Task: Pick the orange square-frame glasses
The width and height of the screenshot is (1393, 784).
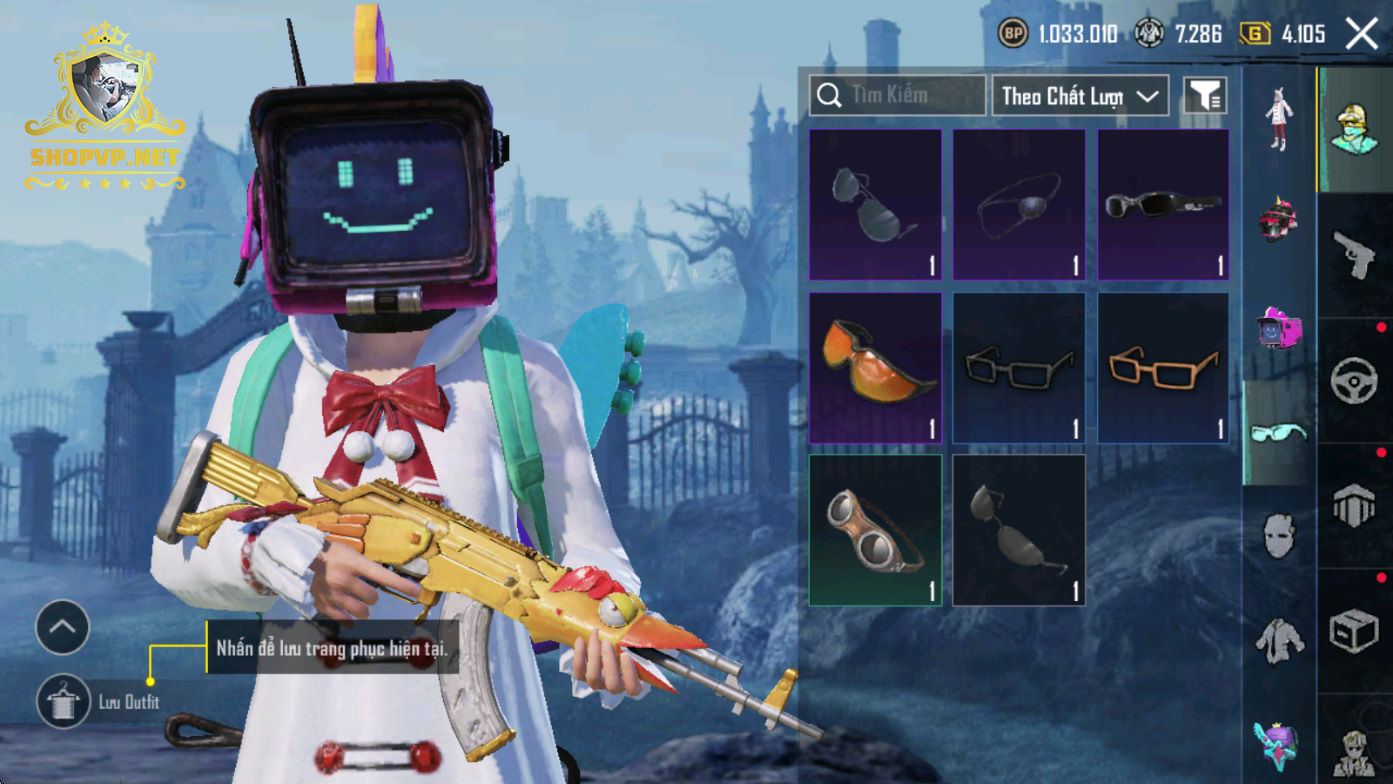Action: [1163, 367]
